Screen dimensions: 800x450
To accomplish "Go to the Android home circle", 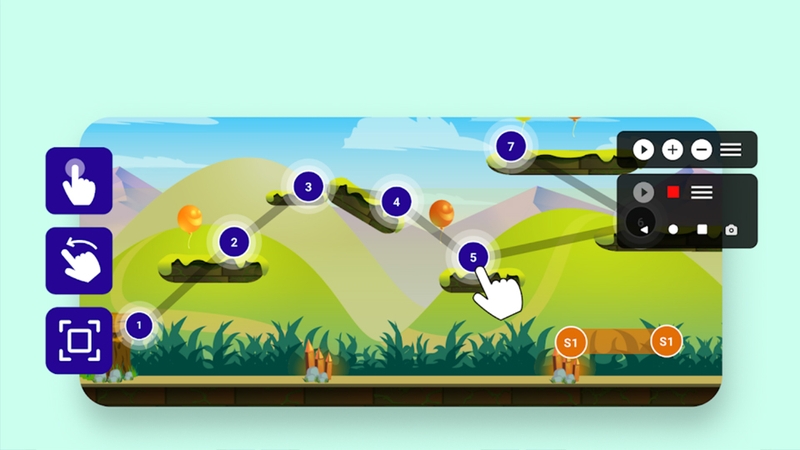I will pos(673,230).
